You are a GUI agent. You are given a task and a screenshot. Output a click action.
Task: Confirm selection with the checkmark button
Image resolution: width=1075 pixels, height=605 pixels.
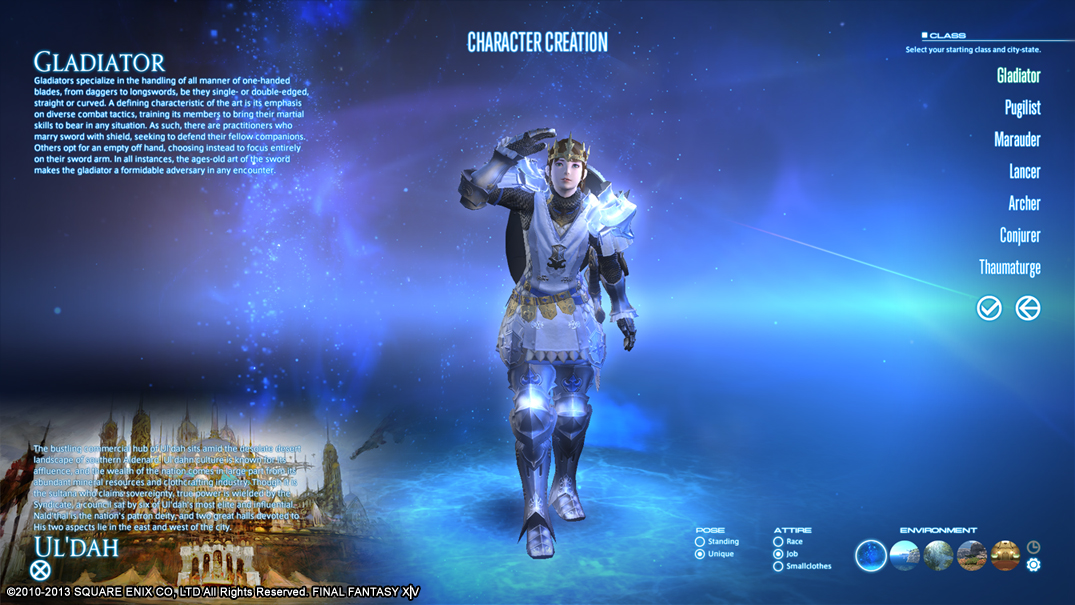point(989,308)
